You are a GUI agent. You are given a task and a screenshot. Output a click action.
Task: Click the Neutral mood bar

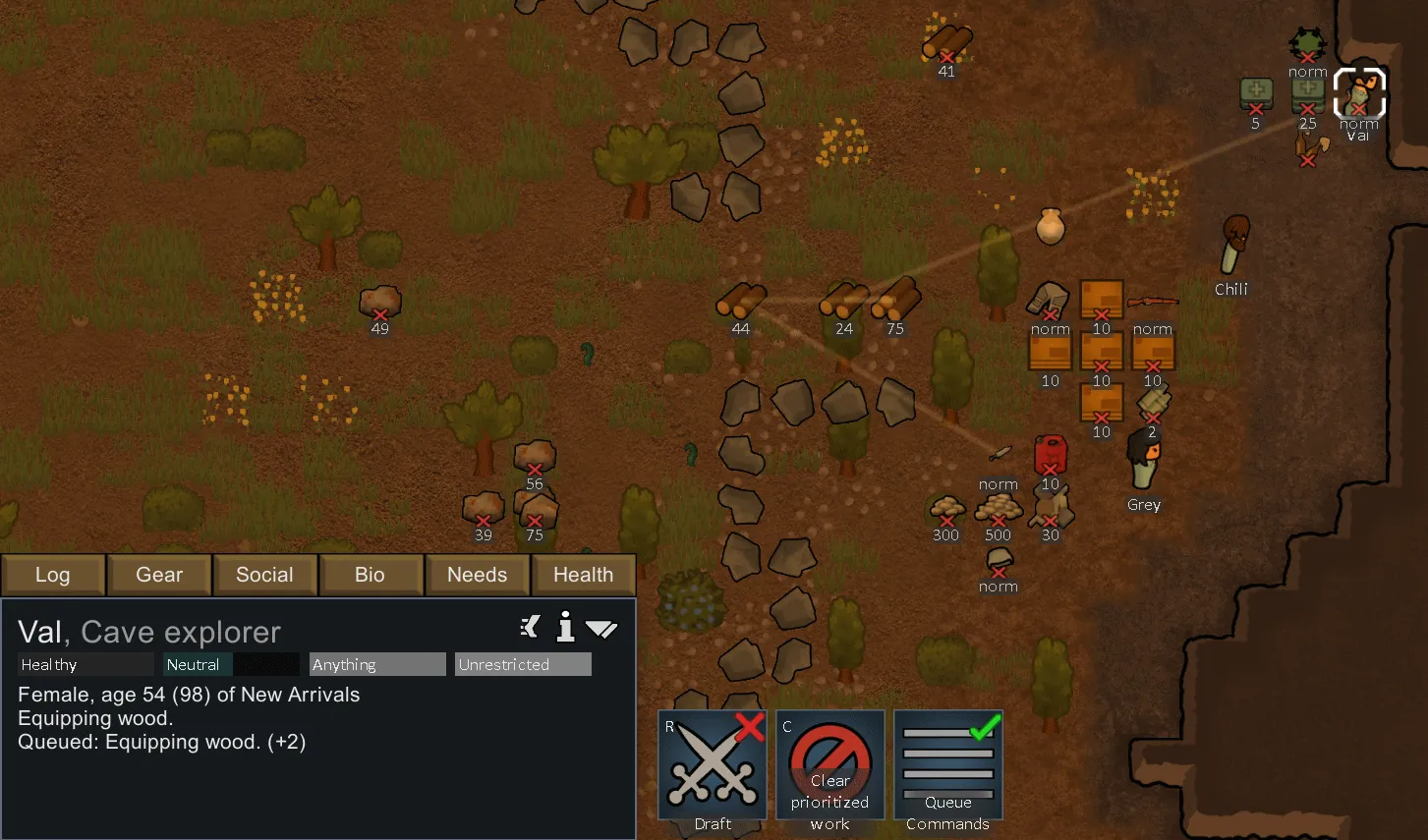231,665
